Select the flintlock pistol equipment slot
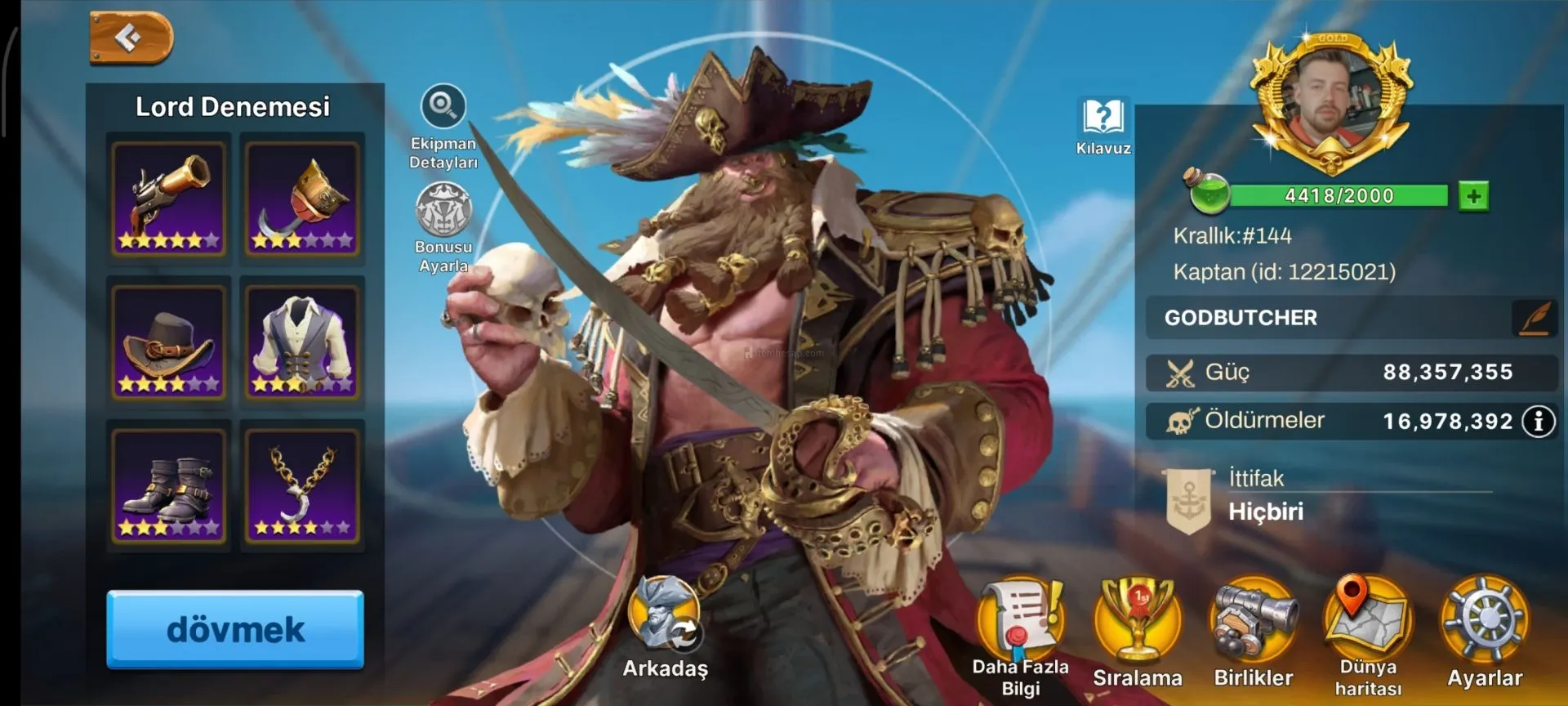This screenshot has height=706, width=1568. 169,199
